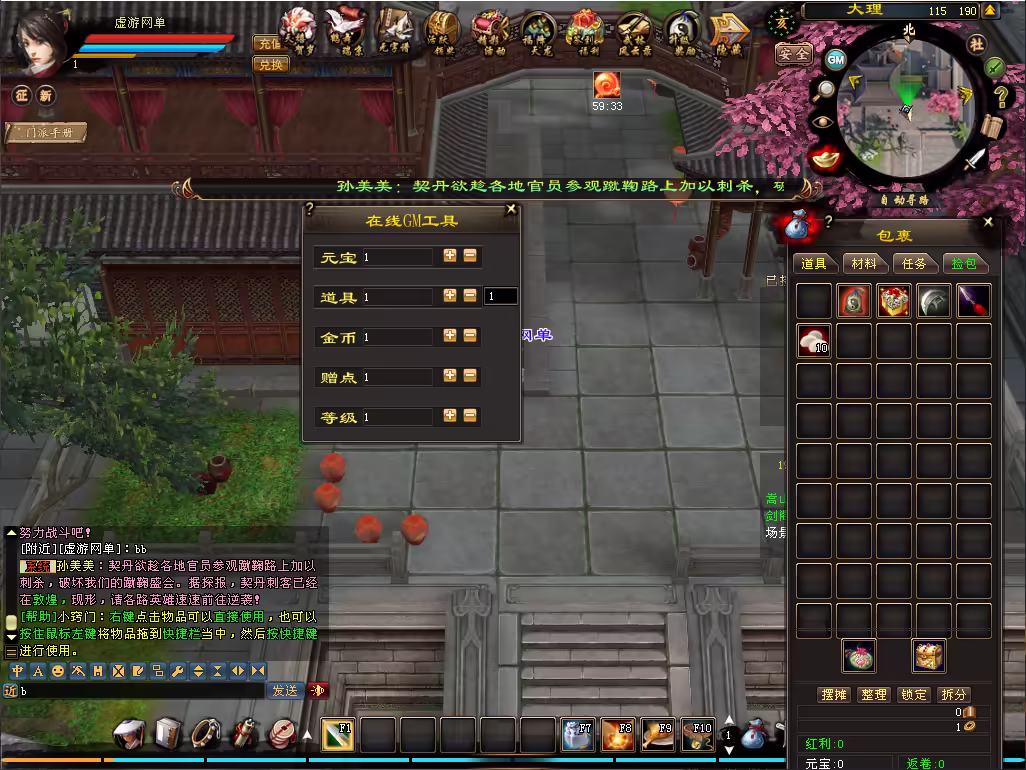The width and height of the screenshot is (1026, 770).
Task: Open the 摆摊 stall button
Action: point(833,694)
